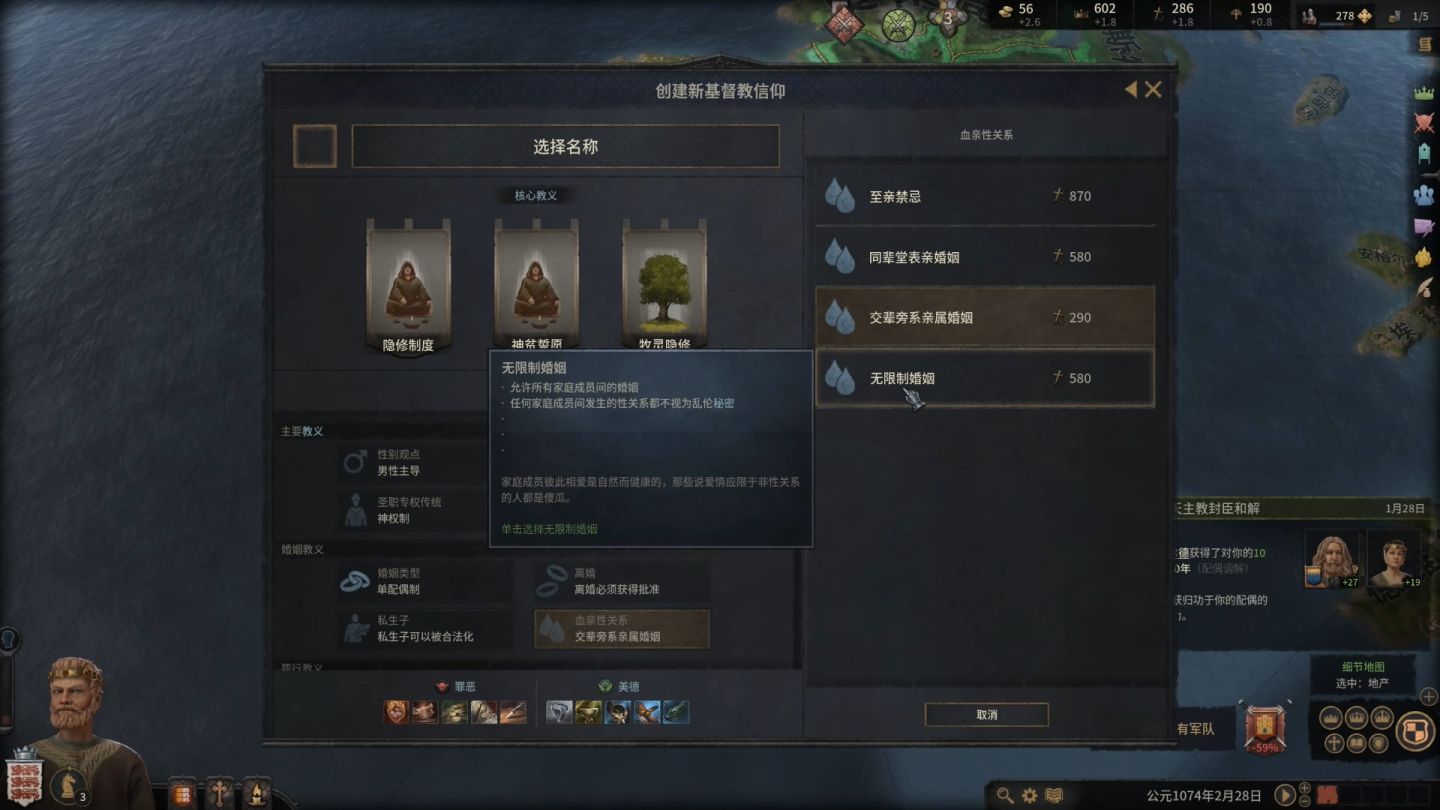The height and width of the screenshot is (810, 1440).
Task: Open the in-game encyclopedia book icon
Action: click(1053, 792)
